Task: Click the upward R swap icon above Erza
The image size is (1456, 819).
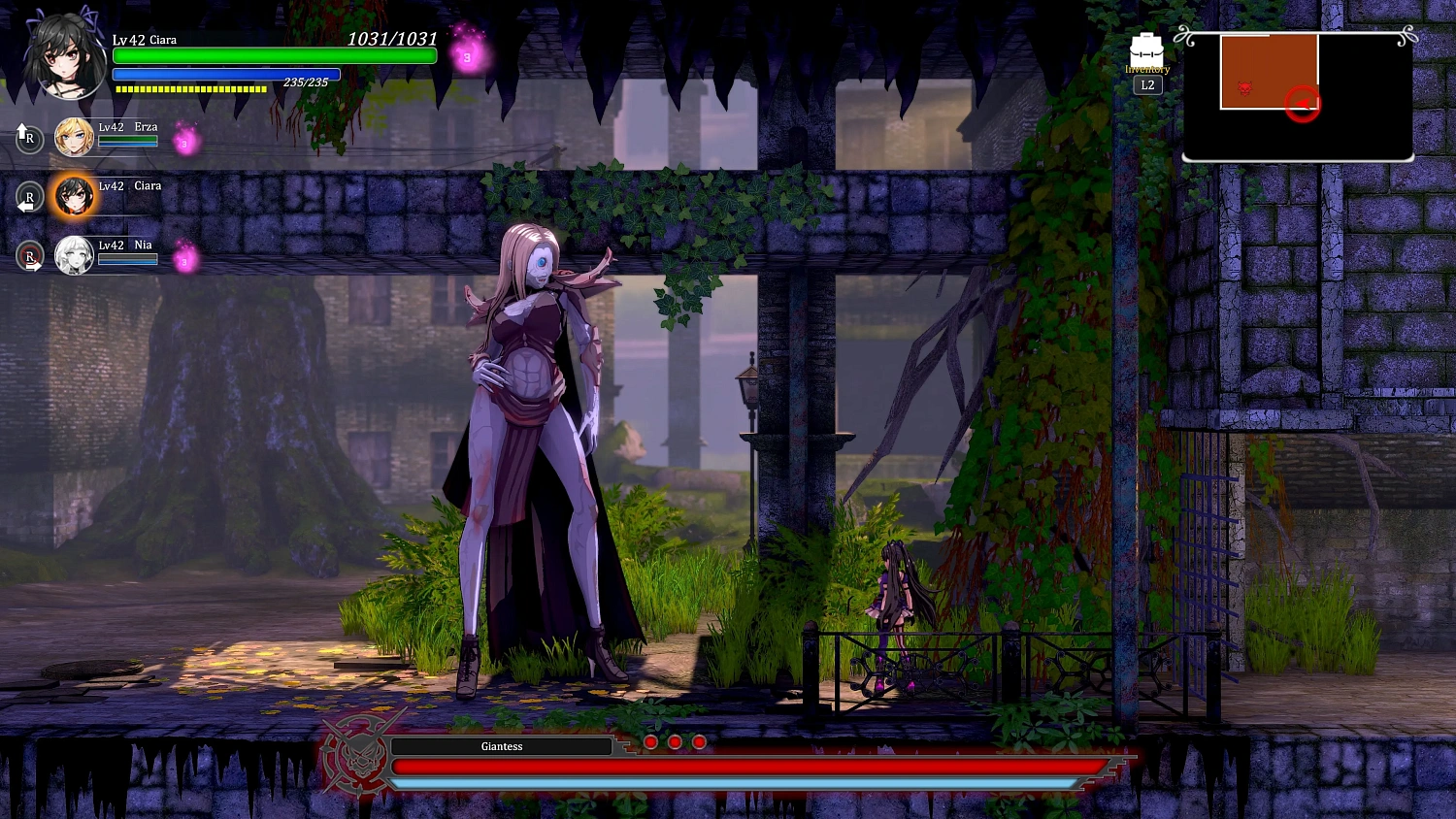Action: tap(29, 137)
